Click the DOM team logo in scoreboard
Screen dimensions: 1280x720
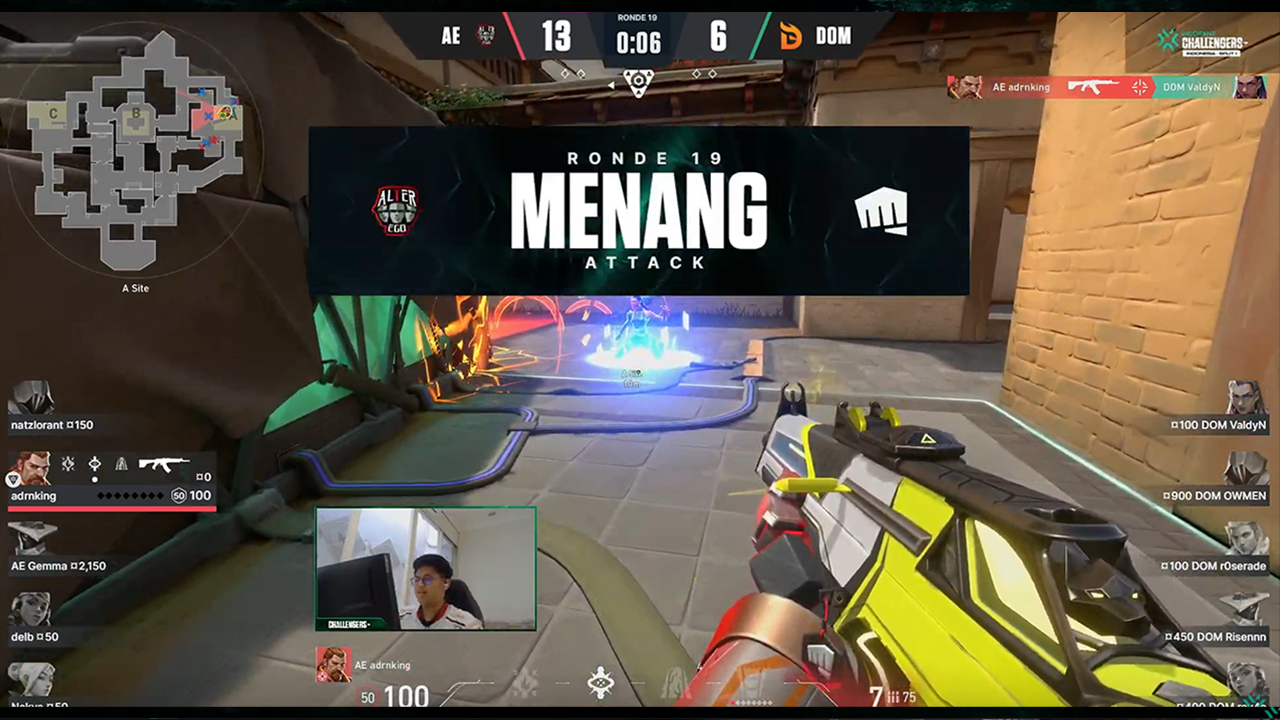790,37
